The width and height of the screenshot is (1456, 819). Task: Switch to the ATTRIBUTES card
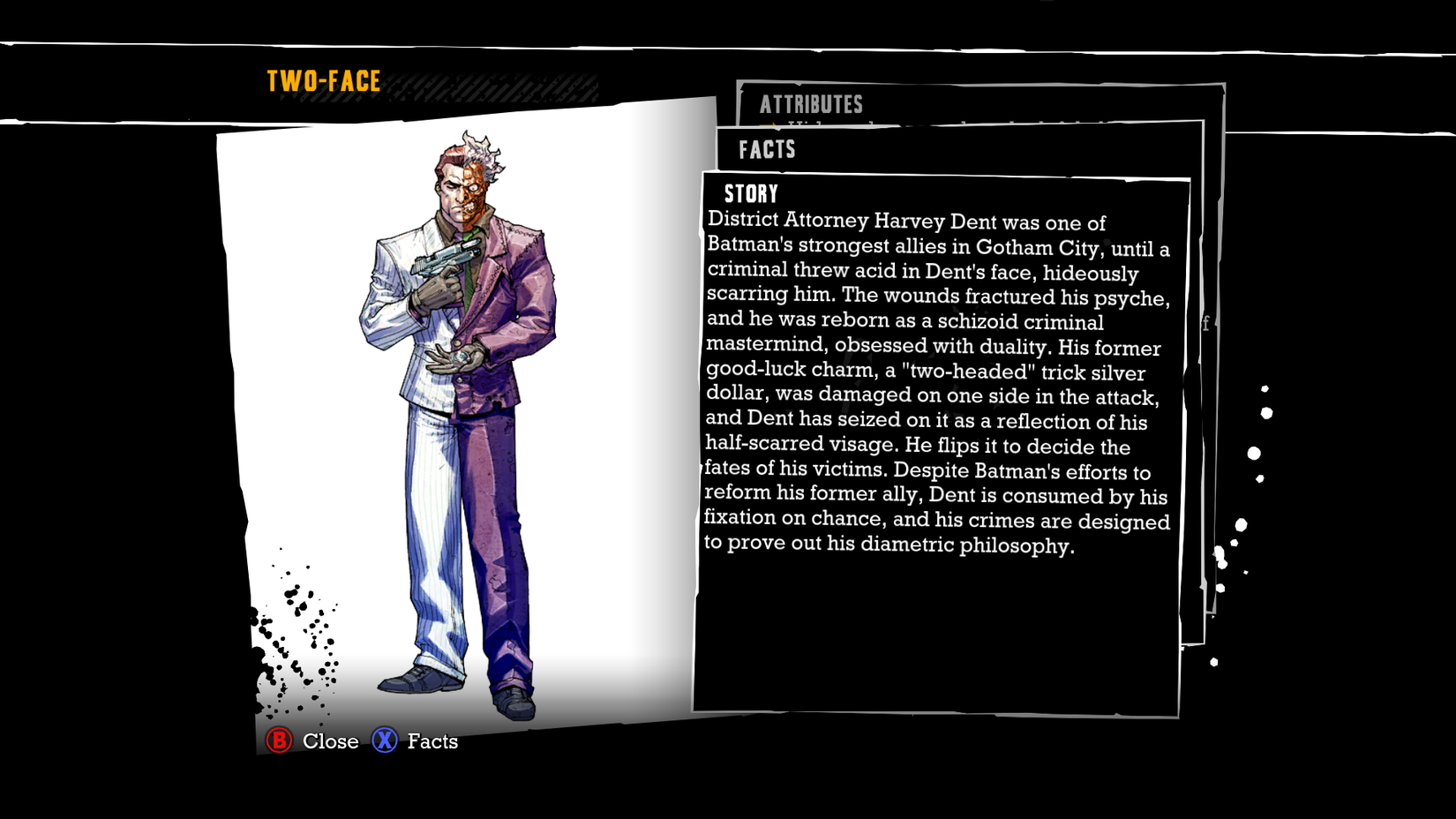(810, 104)
